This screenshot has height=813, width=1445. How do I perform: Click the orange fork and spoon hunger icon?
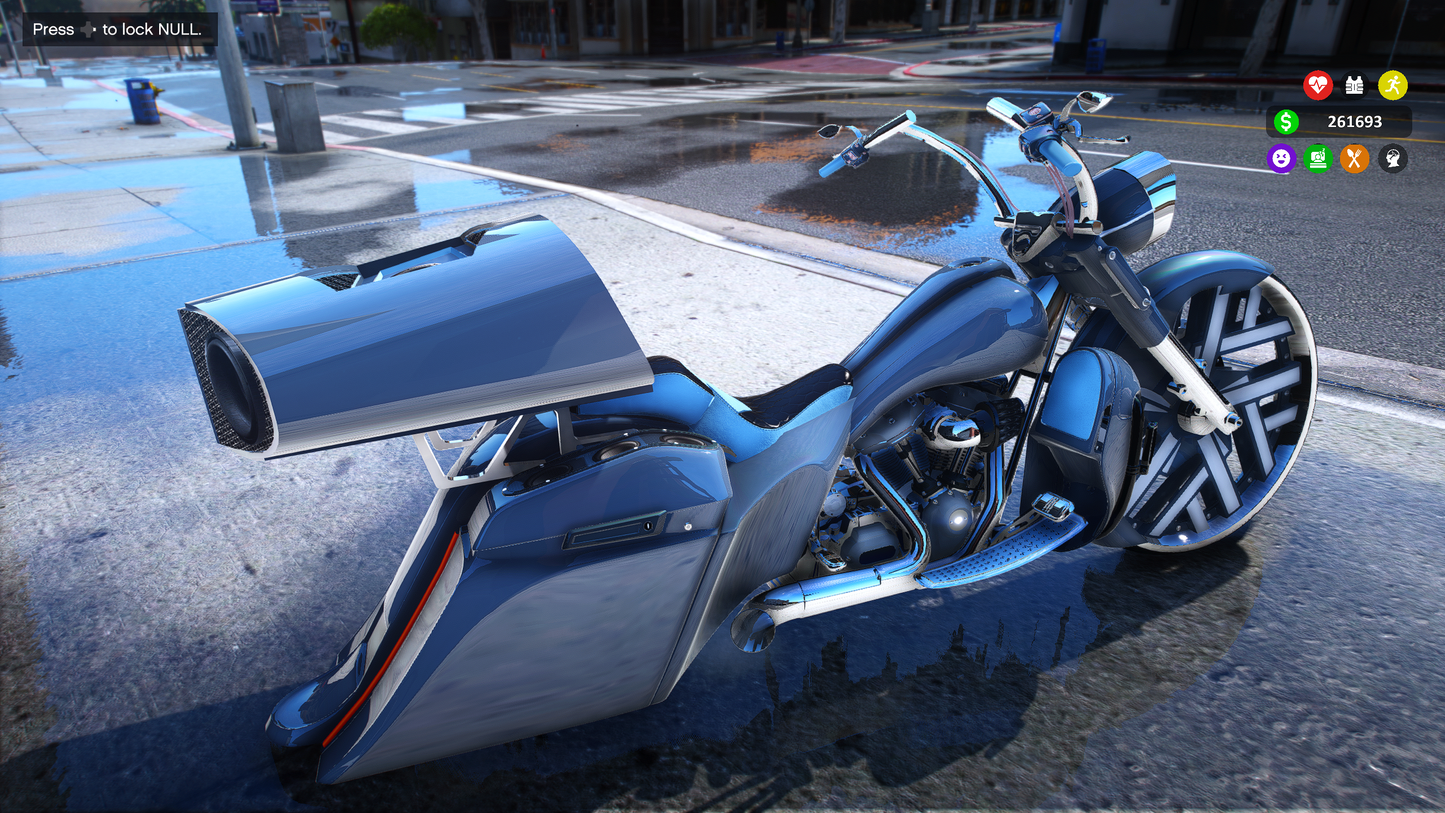1354,158
